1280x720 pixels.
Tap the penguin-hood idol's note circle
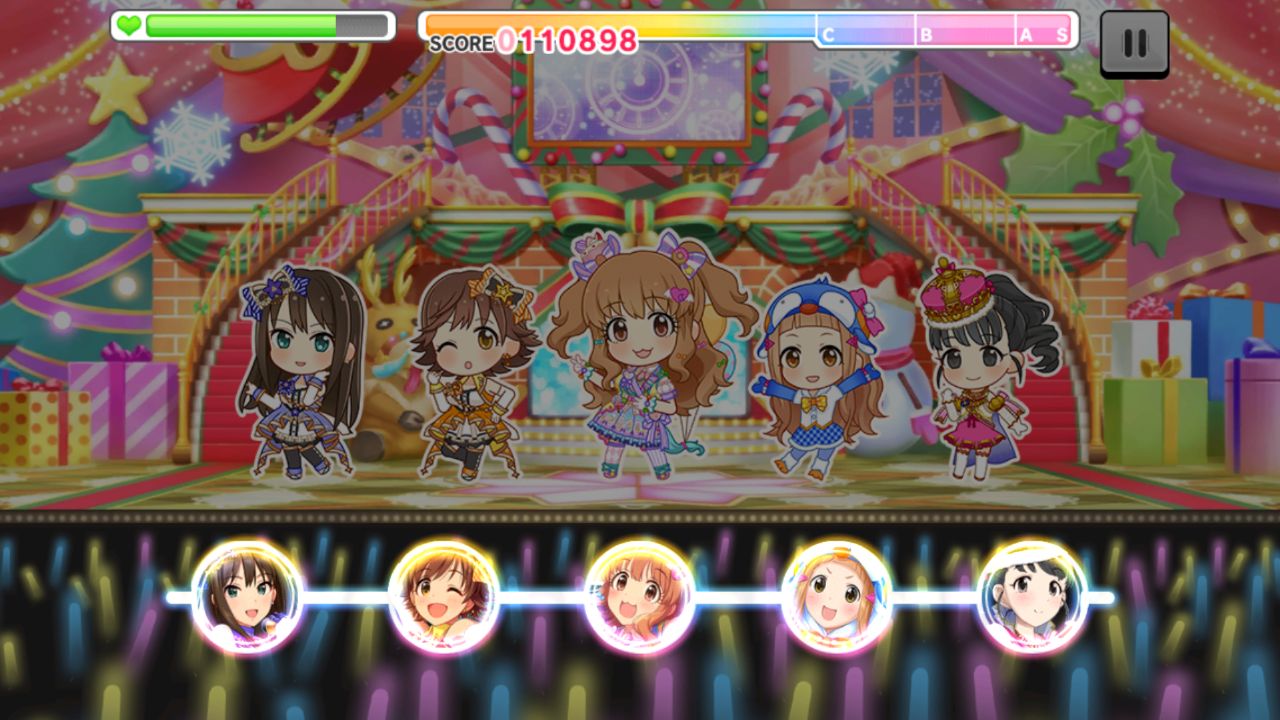[x=836, y=597]
